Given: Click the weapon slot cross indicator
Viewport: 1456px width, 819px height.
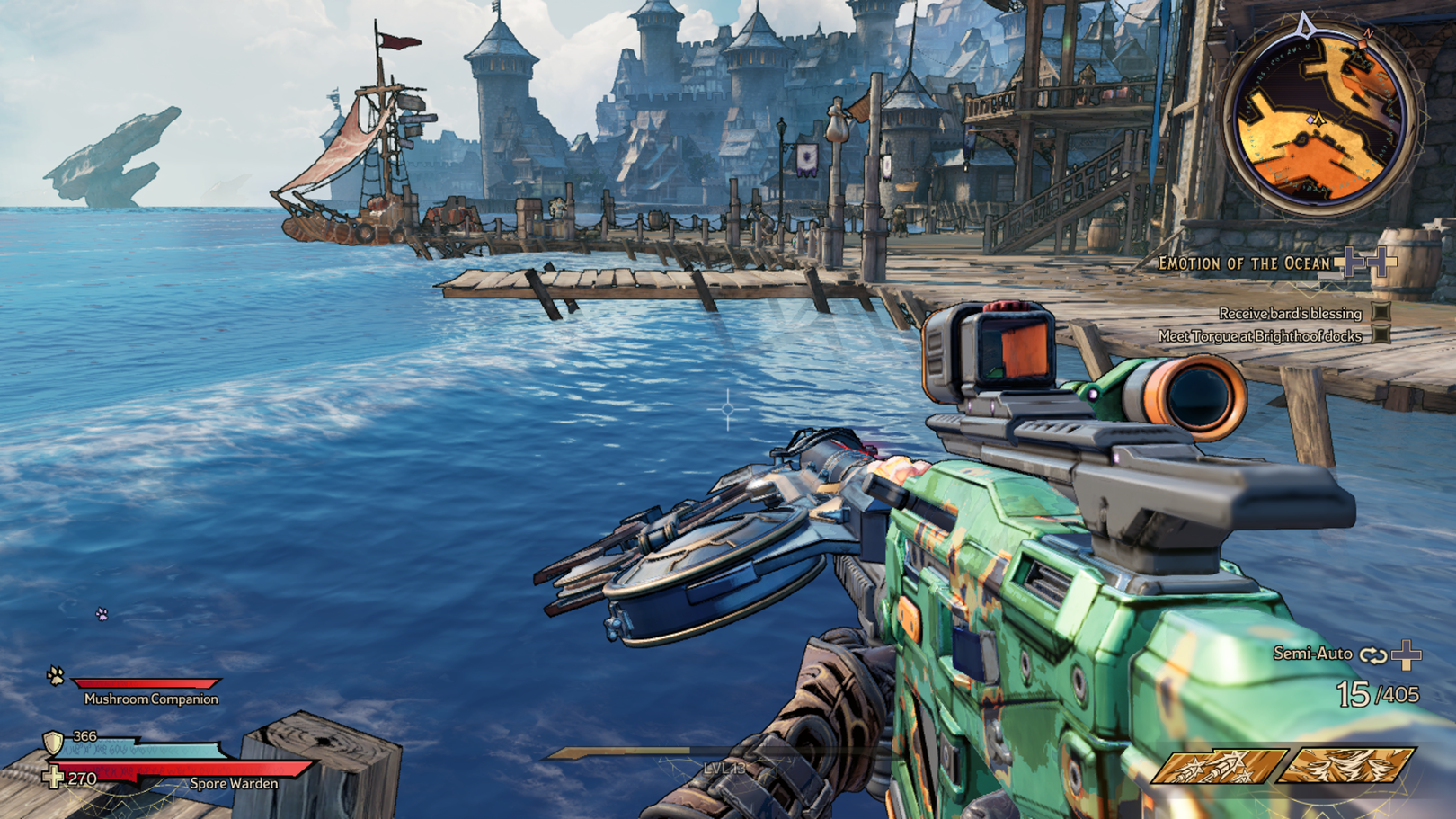Looking at the screenshot, I should click(x=1407, y=654).
